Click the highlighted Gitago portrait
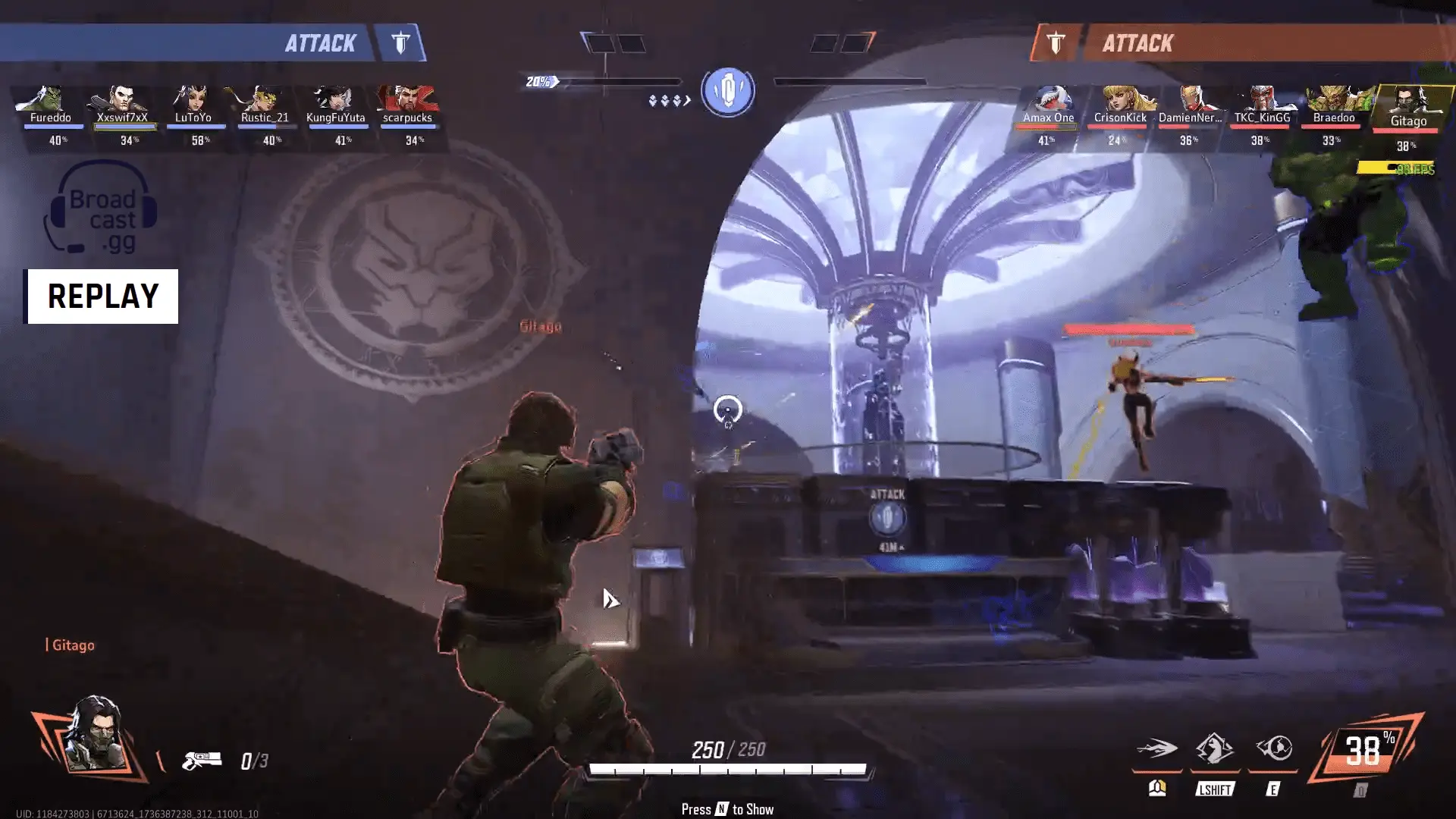The image size is (1456, 819). click(1408, 102)
